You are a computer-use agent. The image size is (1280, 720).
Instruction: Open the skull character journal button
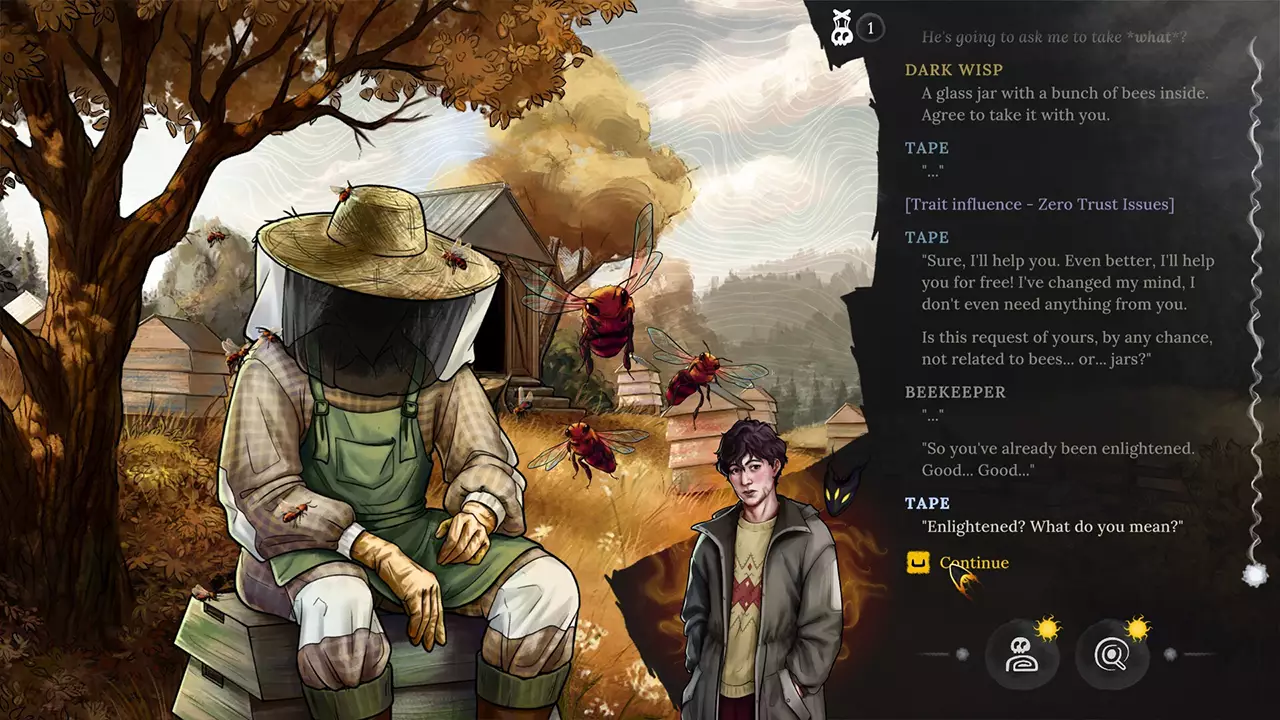pyautogui.click(x=1021, y=656)
